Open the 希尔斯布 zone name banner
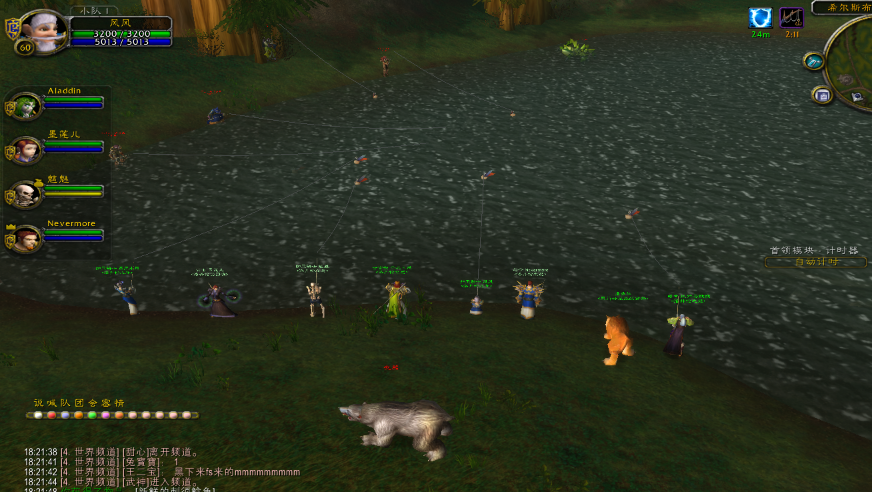Image resolution: width=872 pixels, height=492 pixels. click(x=842, y=7)
